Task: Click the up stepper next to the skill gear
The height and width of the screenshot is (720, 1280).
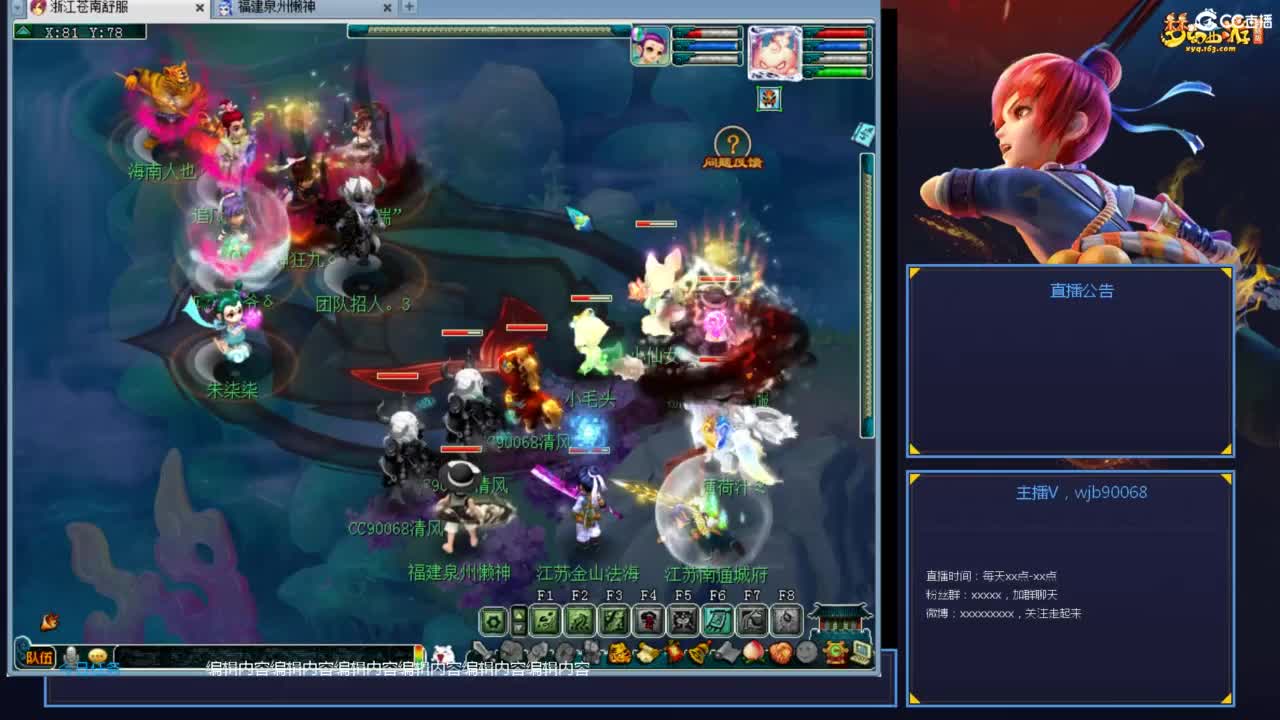Action: 518,613
